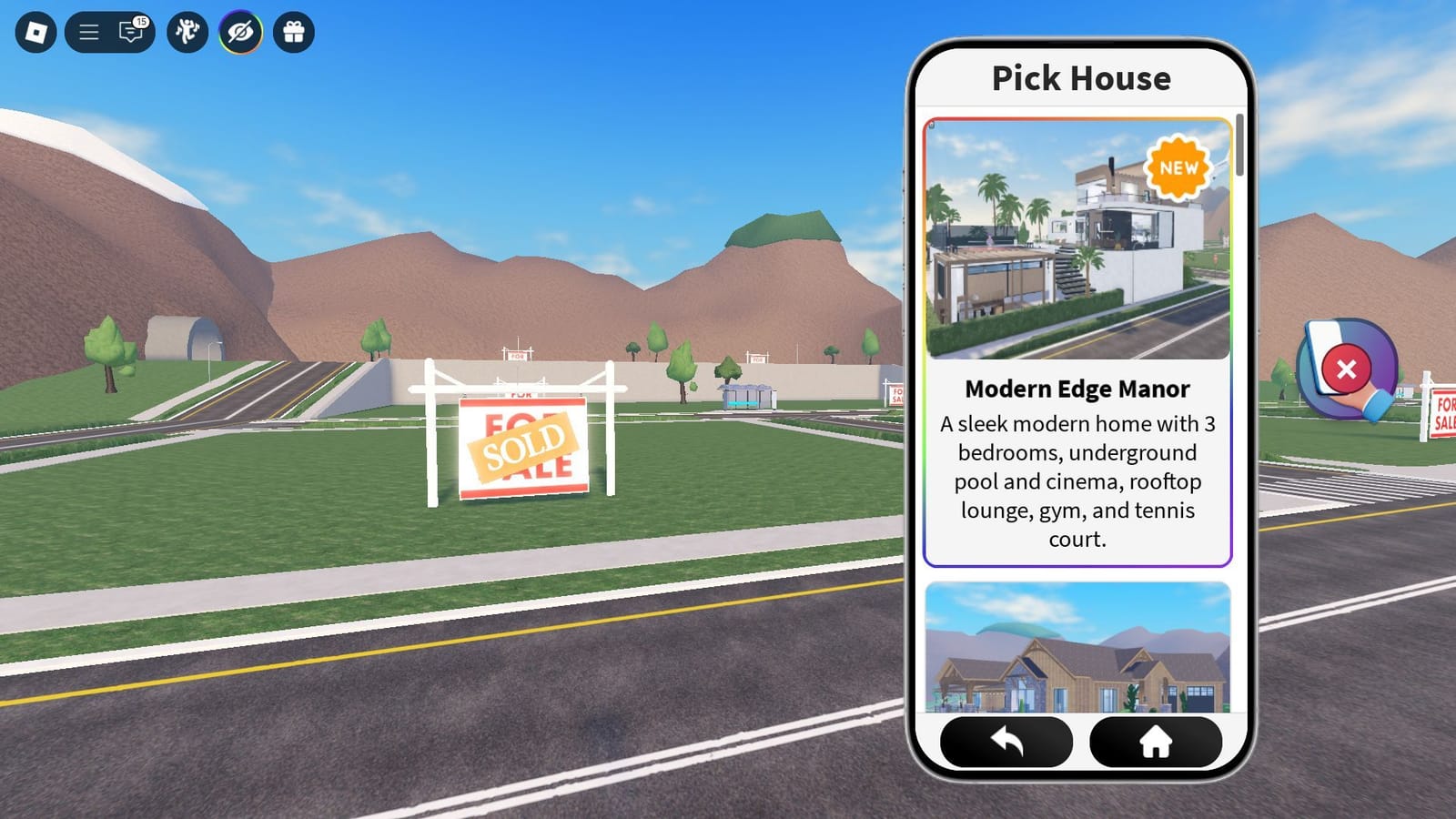
Task: Toggle UI visibility with the eye-slash icon
Action: click(239, 33)
